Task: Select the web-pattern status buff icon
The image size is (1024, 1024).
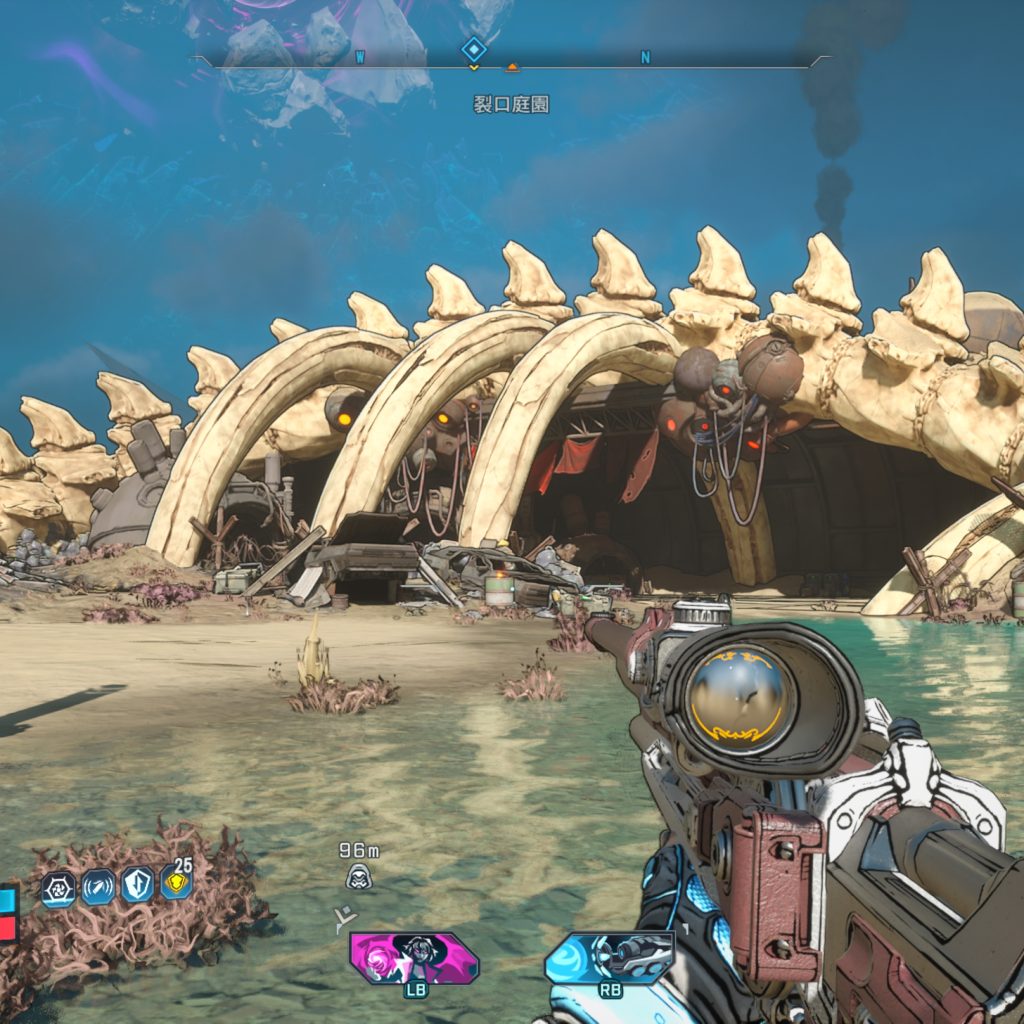Action: pos(58,887)
